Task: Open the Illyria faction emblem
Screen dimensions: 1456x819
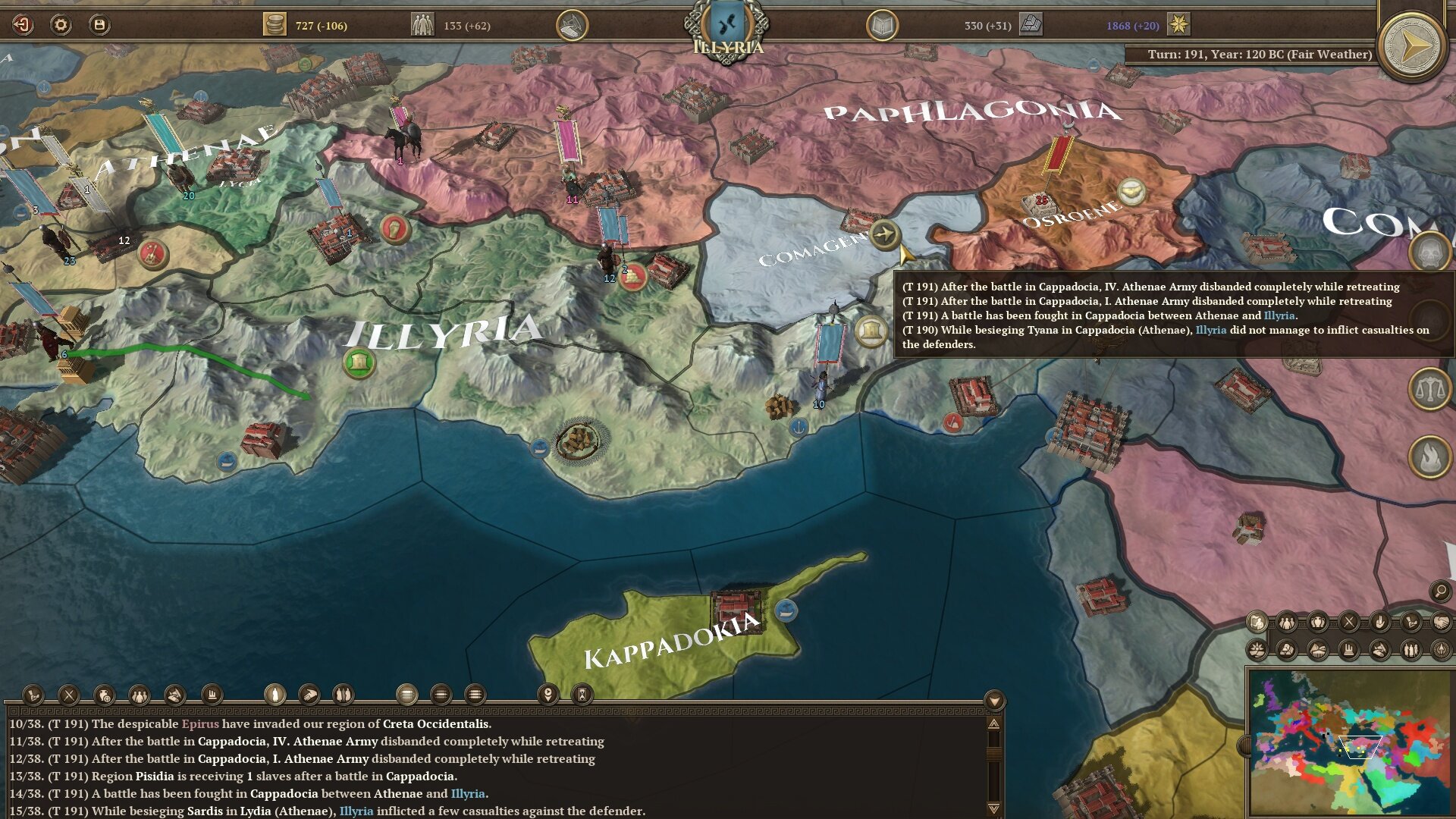Action: click(726, 27)
